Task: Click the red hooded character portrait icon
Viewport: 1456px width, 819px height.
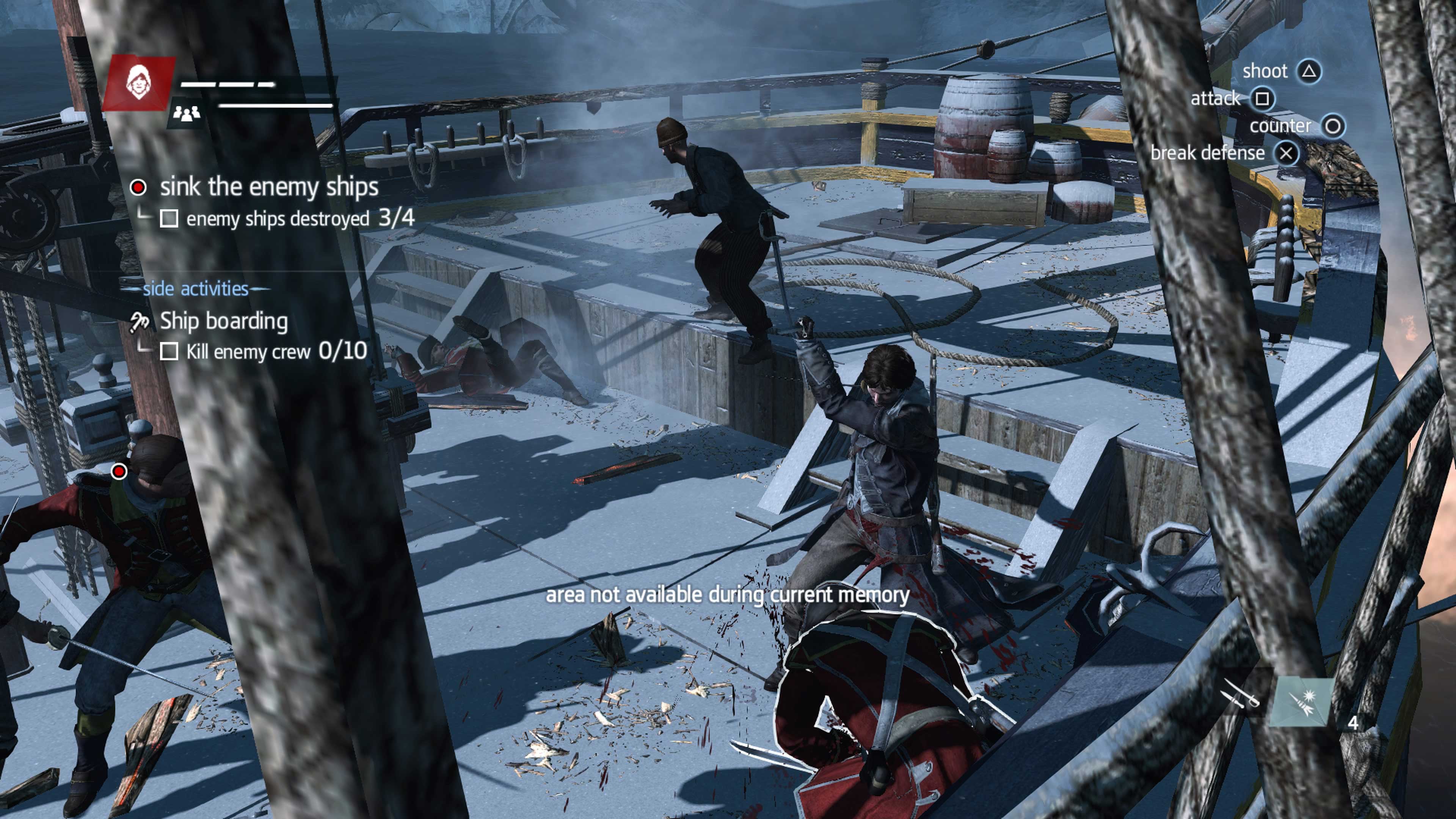Action: coord(138,83)
